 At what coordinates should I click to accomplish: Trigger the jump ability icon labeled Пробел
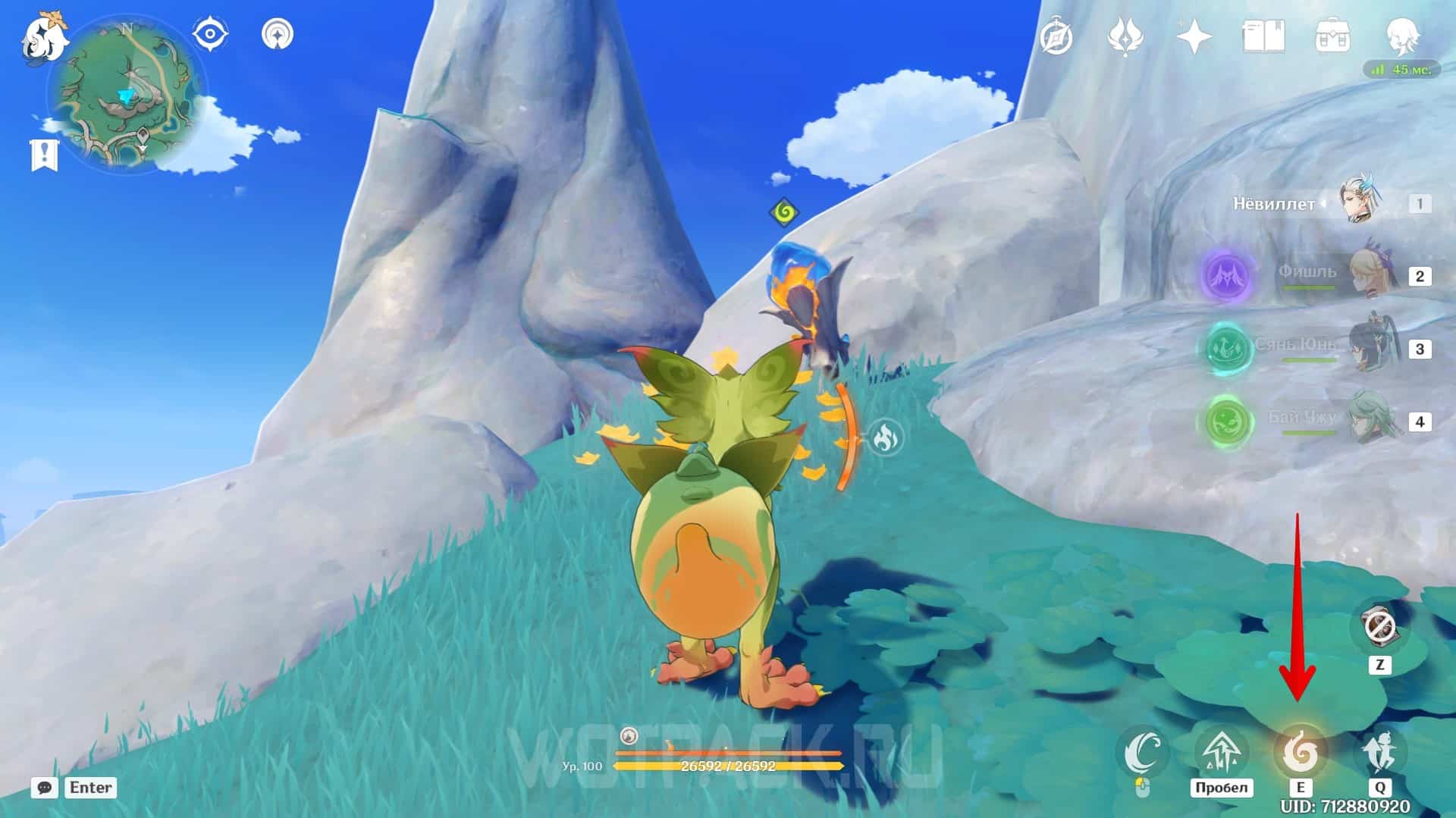1221,753
